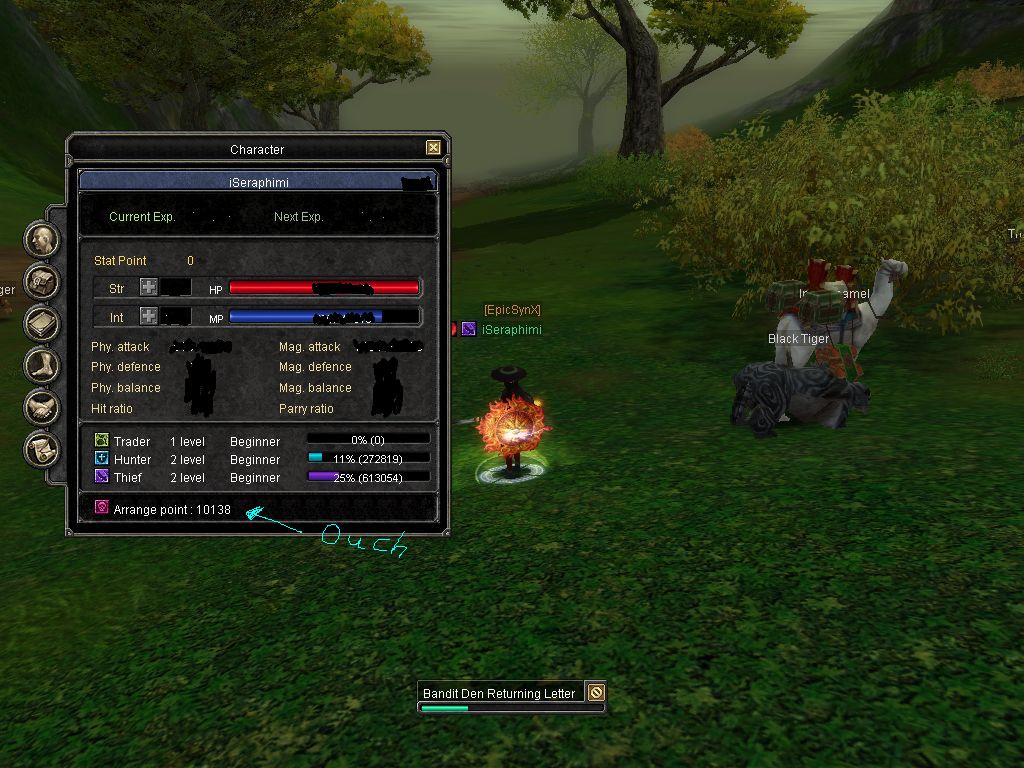The image size is (1024, 768).
Task: Switch to the book side tab
Action: point(42,323)
